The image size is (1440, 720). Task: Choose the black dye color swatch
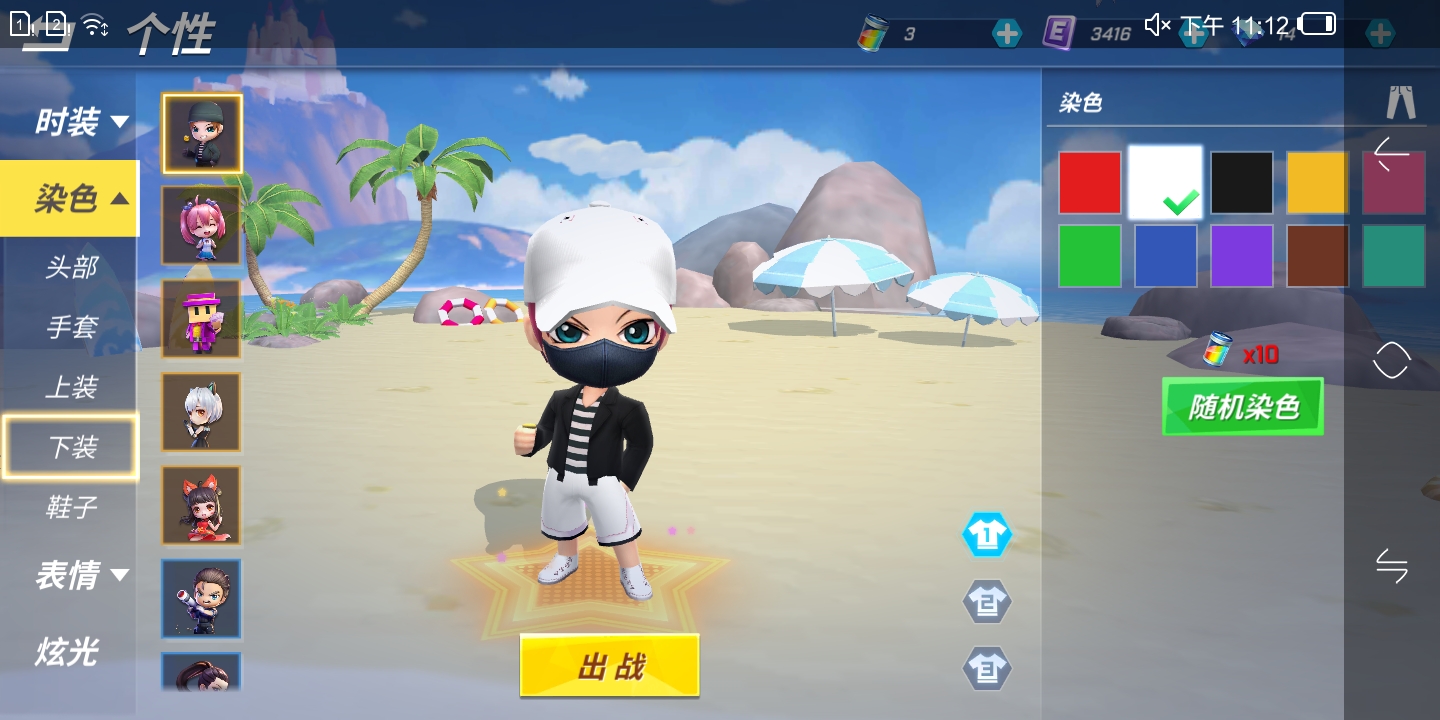1241,183
